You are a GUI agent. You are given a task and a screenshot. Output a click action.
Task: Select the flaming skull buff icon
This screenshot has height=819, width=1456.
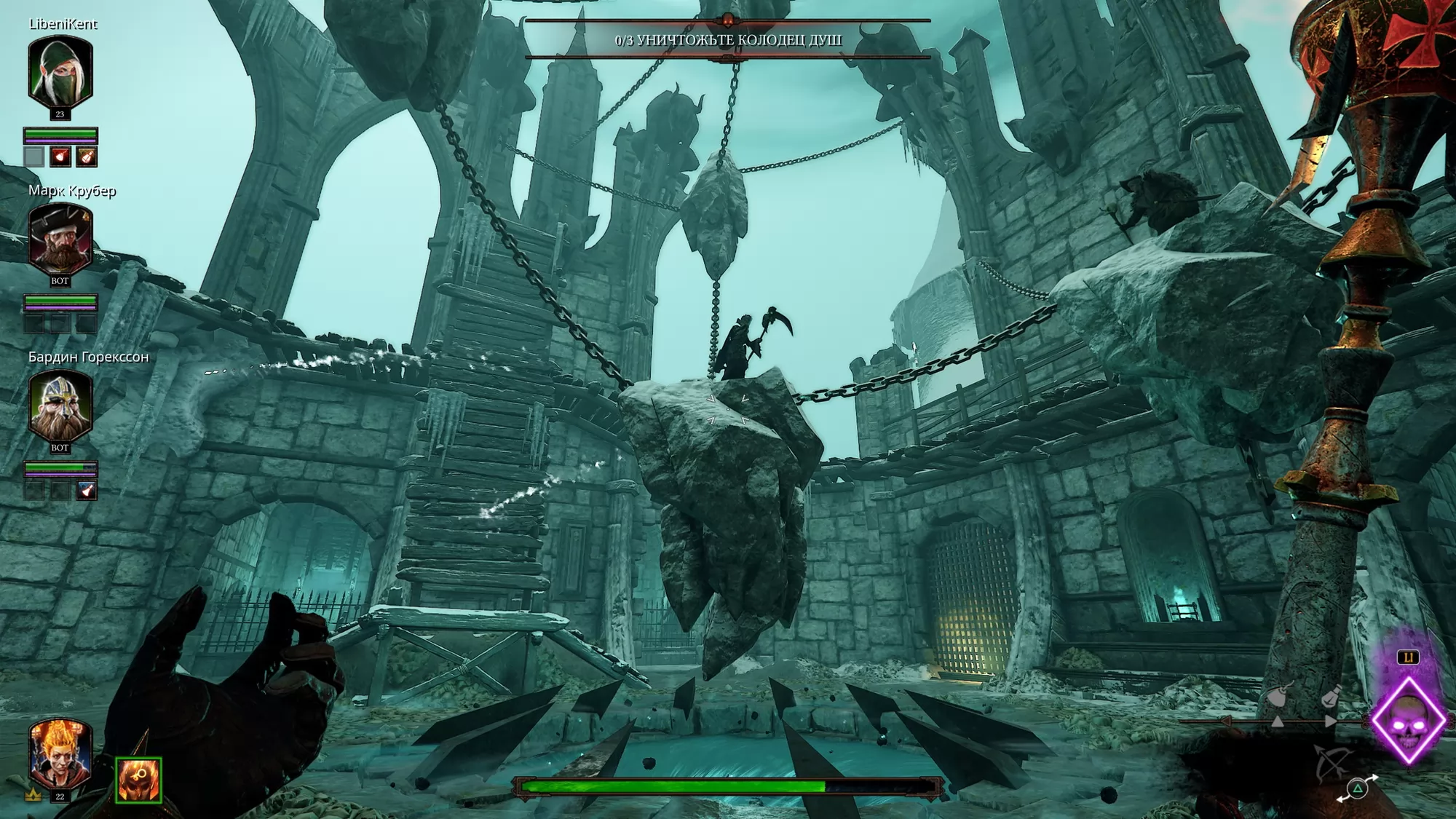coord(138,780)
